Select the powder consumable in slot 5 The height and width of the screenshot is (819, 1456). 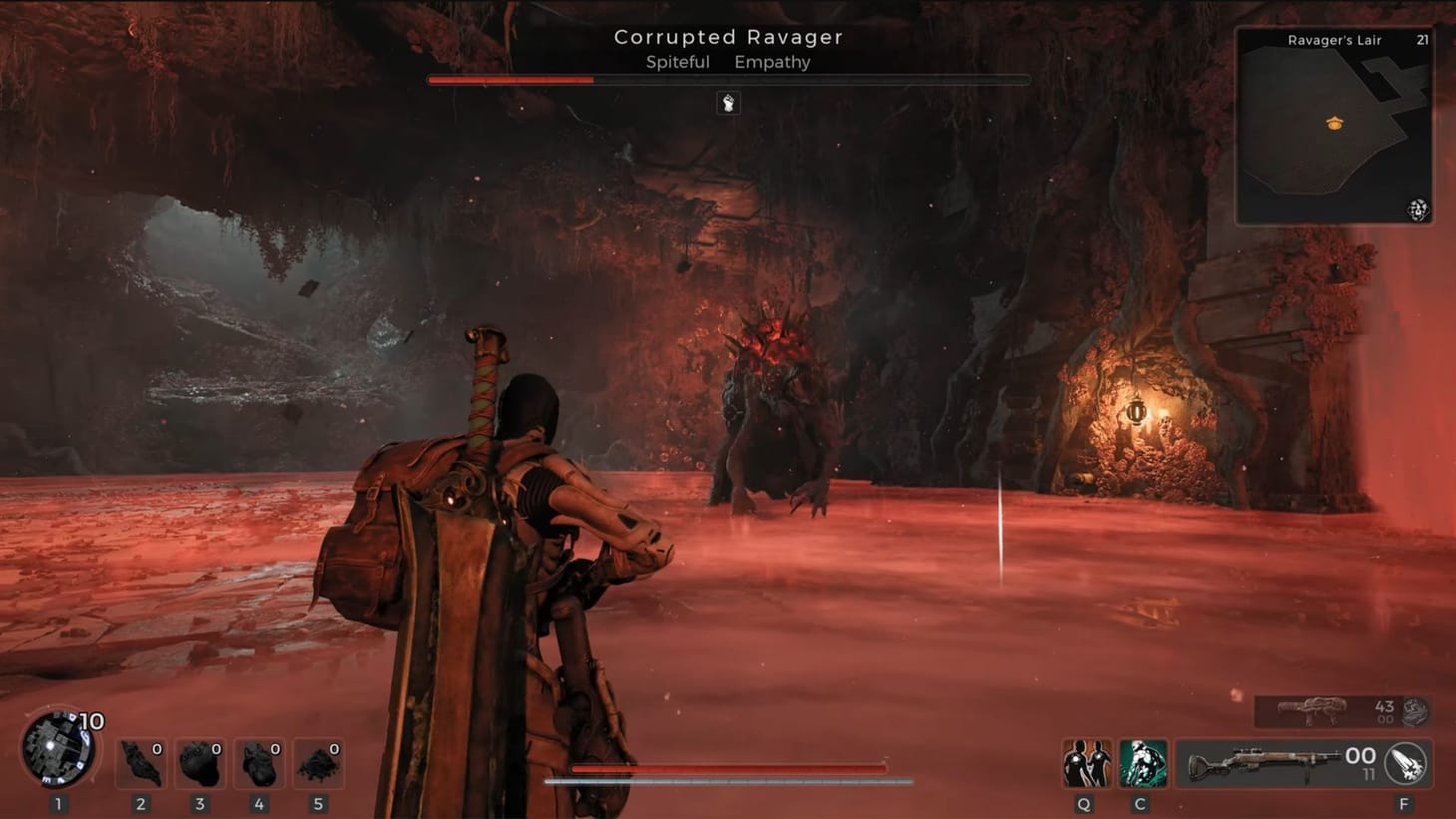point(317,762)
